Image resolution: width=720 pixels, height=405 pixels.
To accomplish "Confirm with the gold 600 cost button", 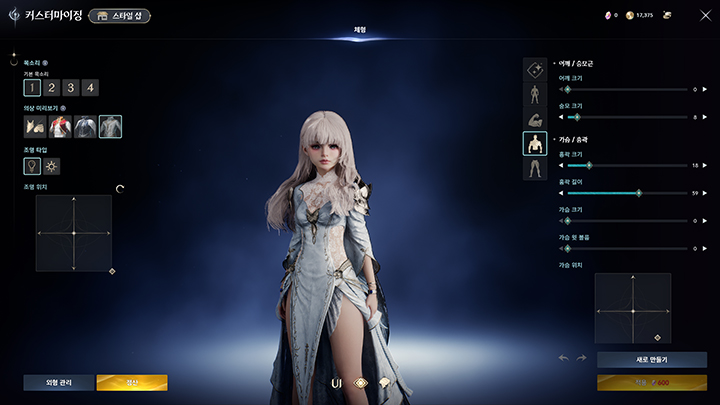I will tap(651, 382).
